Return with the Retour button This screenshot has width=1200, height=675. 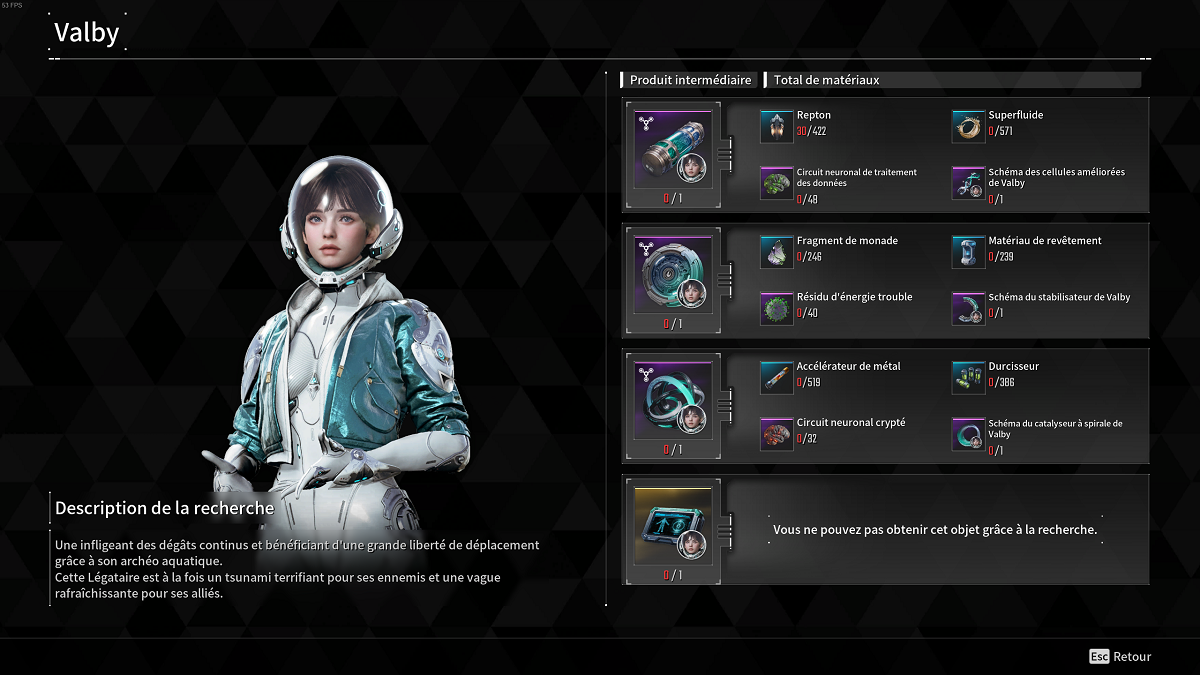[1121, 657]
